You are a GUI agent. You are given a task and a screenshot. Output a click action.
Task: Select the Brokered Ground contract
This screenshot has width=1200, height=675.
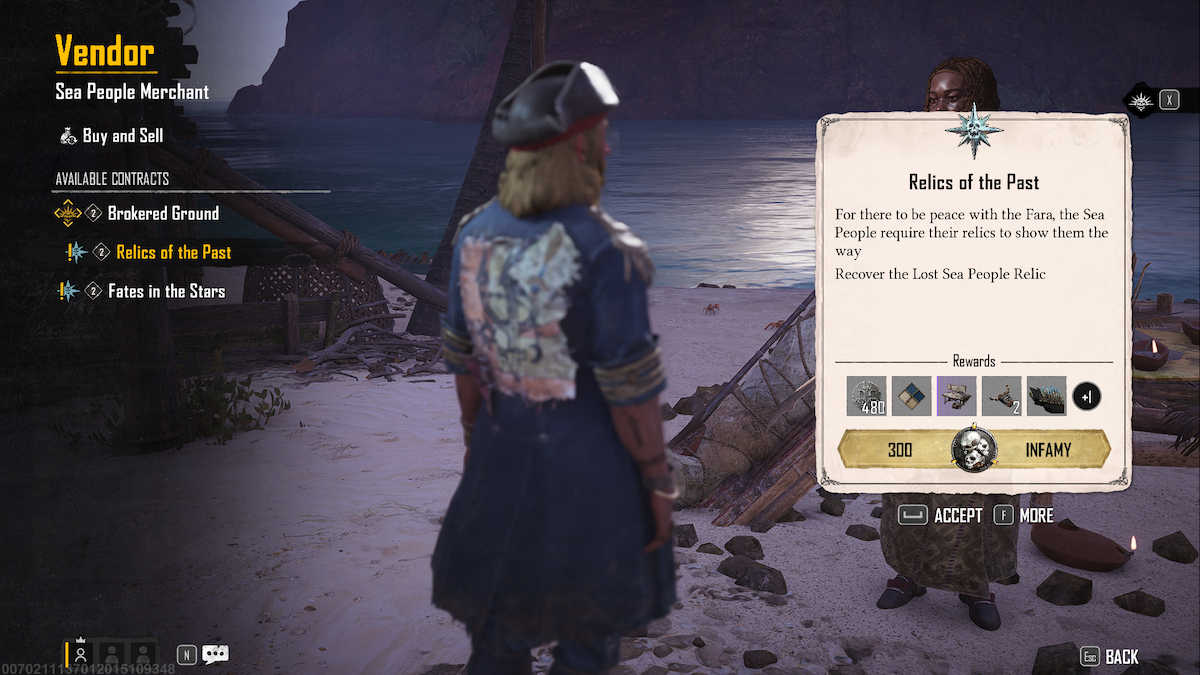click(162, 213)
